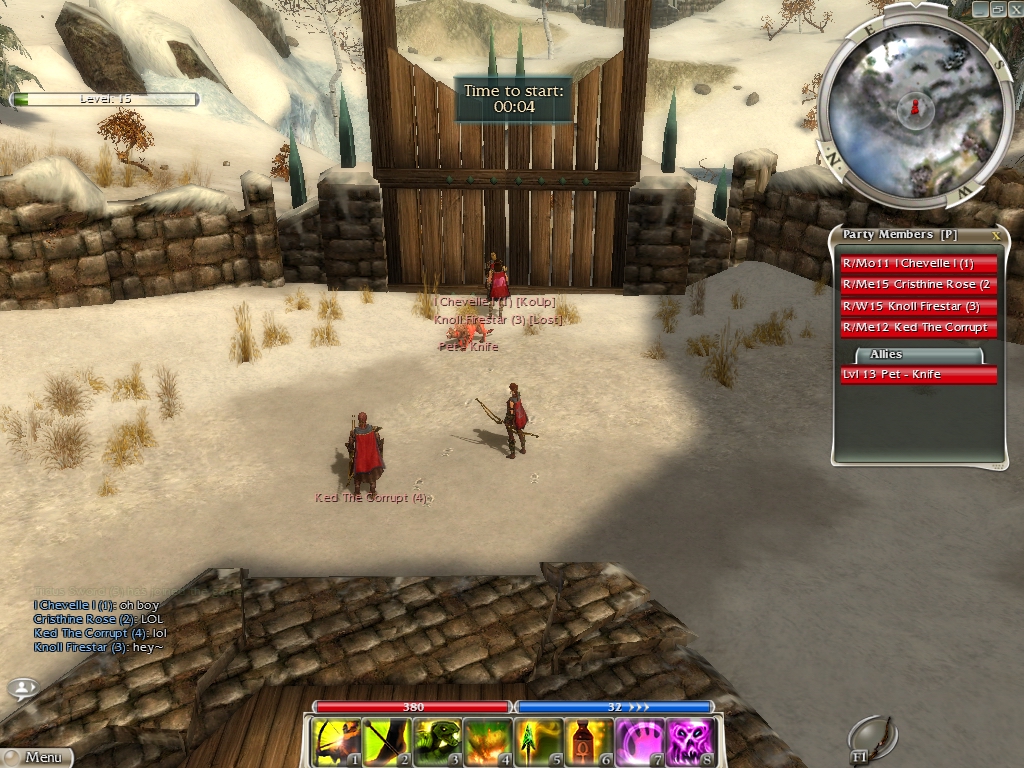Image resolution: width=1024 pixels, height=768 pixels.
Task: Minimize the game window
Action: [980, 8]
